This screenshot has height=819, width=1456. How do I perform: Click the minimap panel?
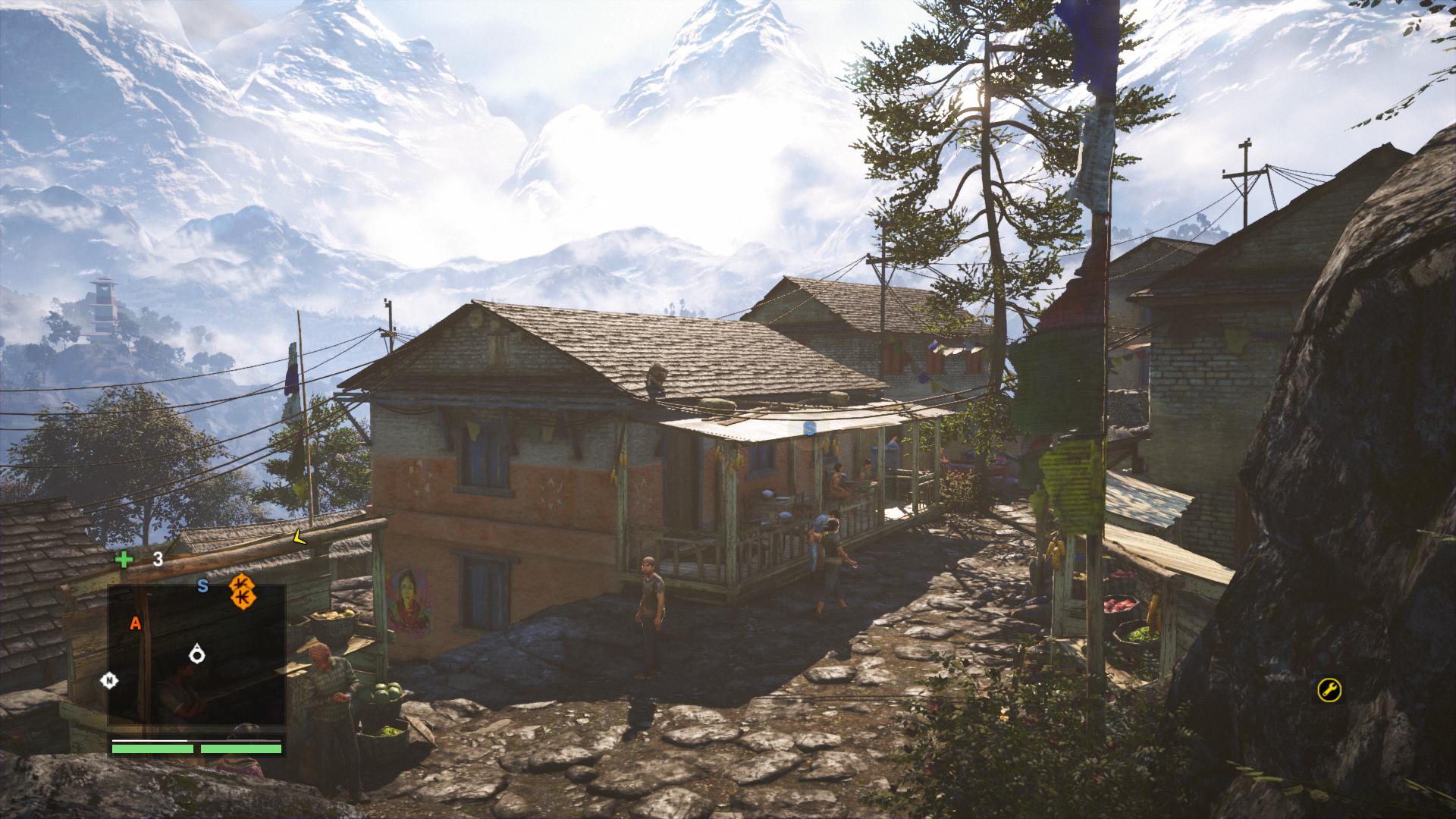[196, 655]
